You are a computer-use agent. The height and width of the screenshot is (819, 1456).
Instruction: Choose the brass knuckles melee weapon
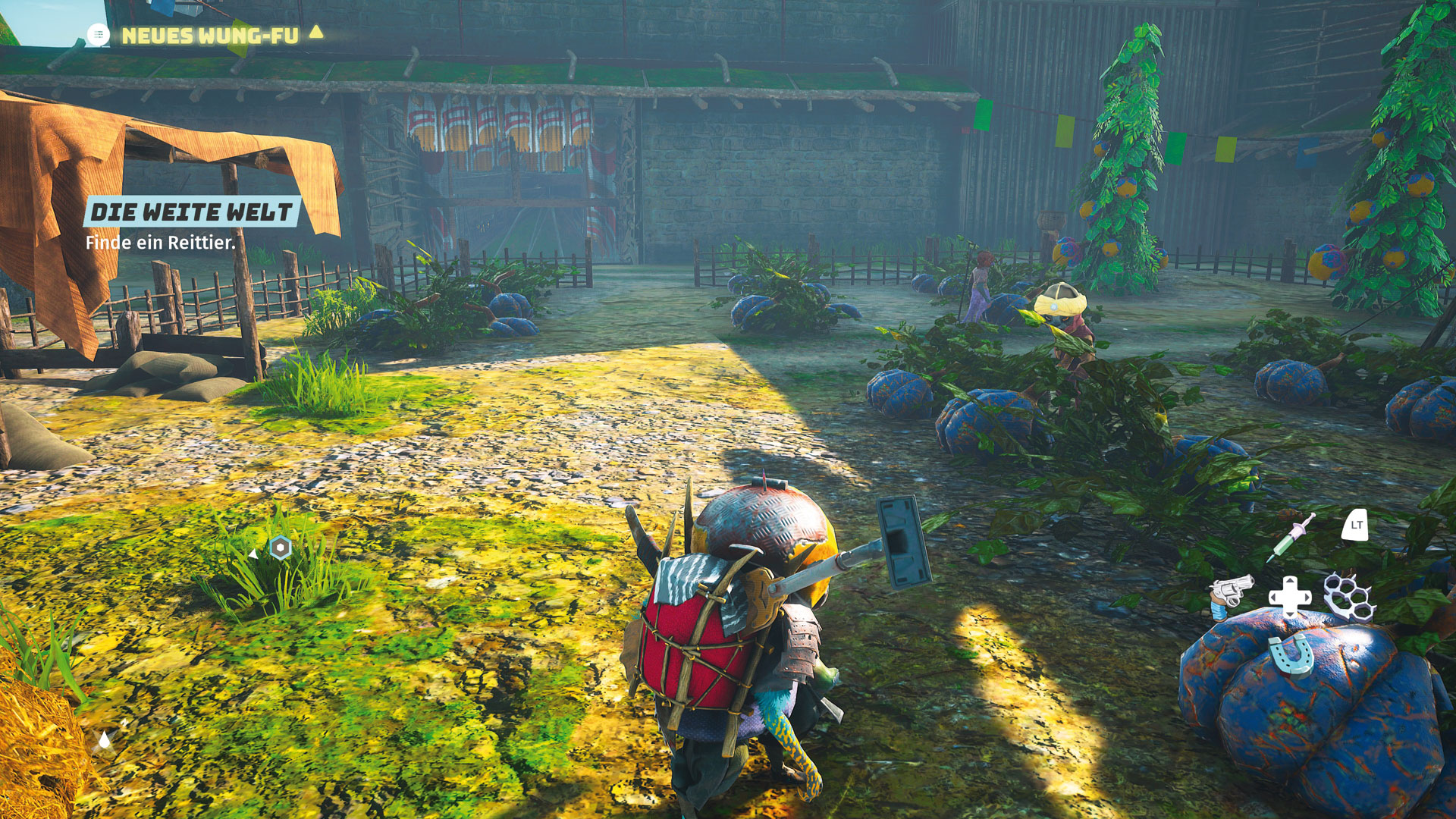click(1349, 597)
